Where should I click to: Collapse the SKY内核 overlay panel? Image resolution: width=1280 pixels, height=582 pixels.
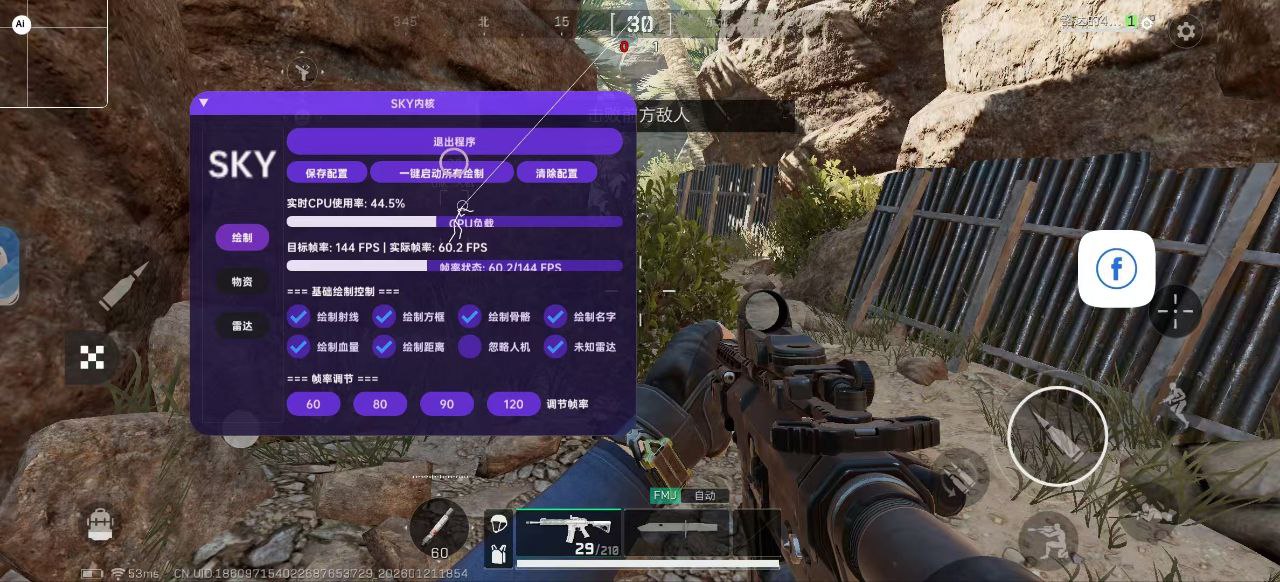pyautogui.click(x=204, y=103)
